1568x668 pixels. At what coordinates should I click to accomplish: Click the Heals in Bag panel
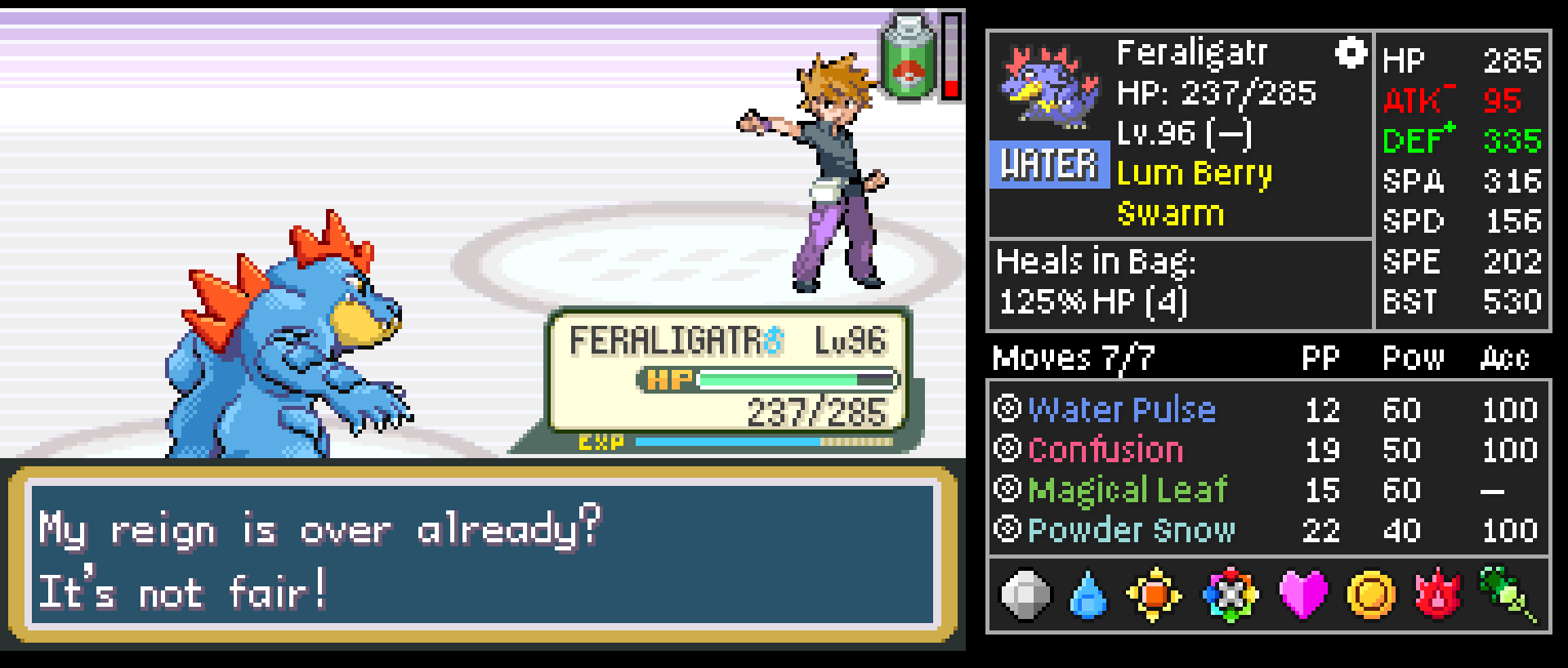1095,283
